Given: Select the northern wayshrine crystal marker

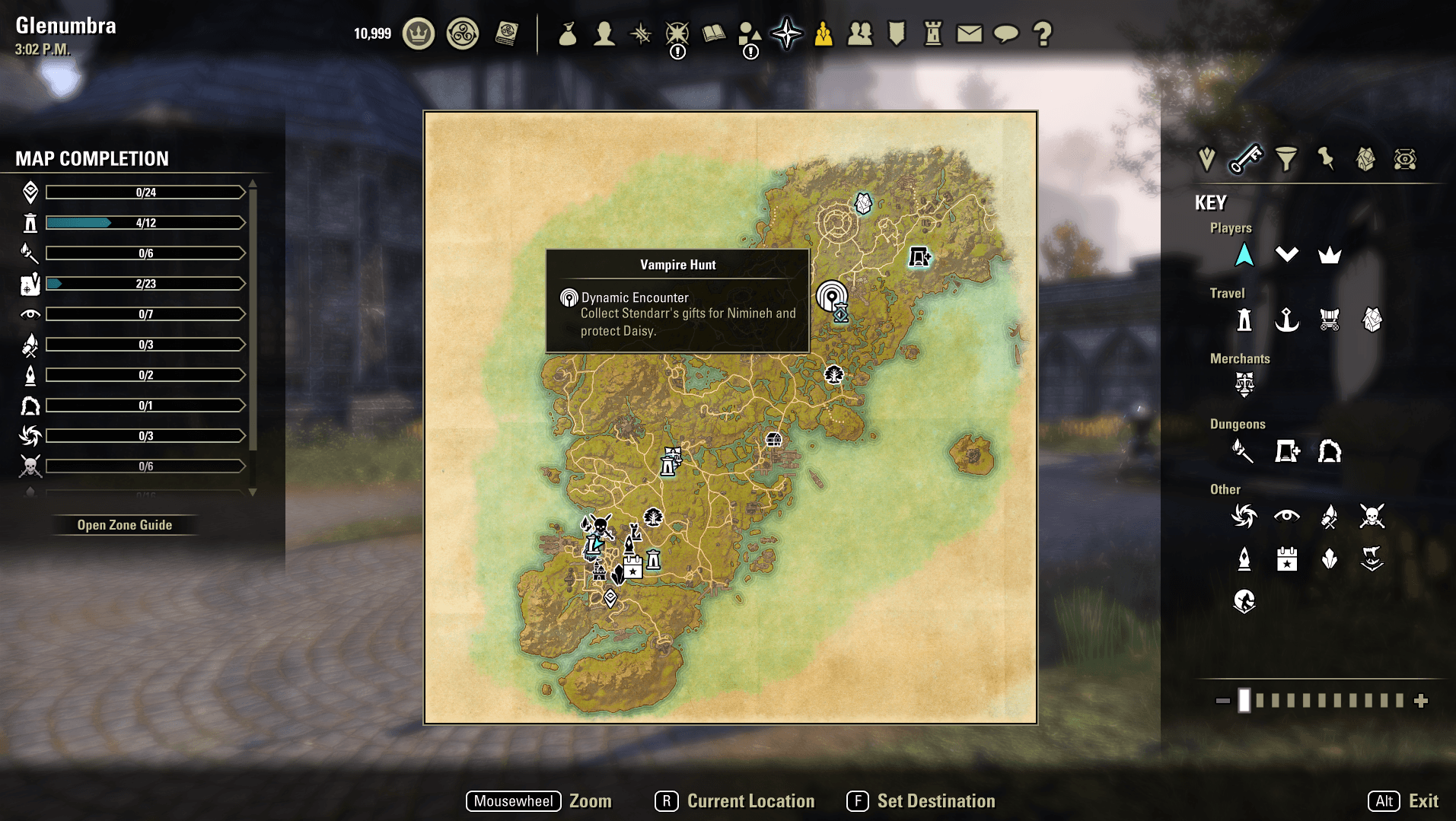Looking at the screenshot, I should (x=862, y=203).
